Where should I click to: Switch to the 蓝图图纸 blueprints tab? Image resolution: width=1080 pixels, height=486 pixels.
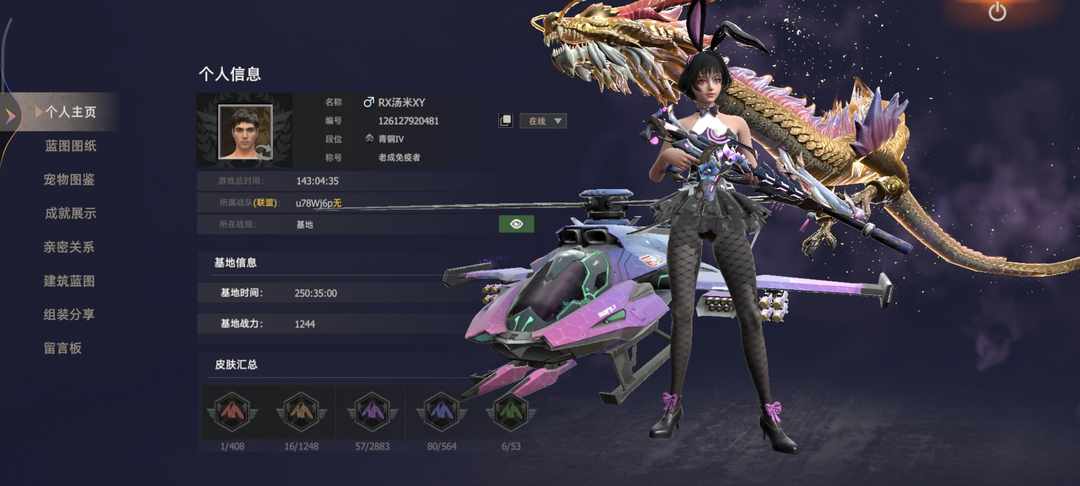tap(70, 146)
